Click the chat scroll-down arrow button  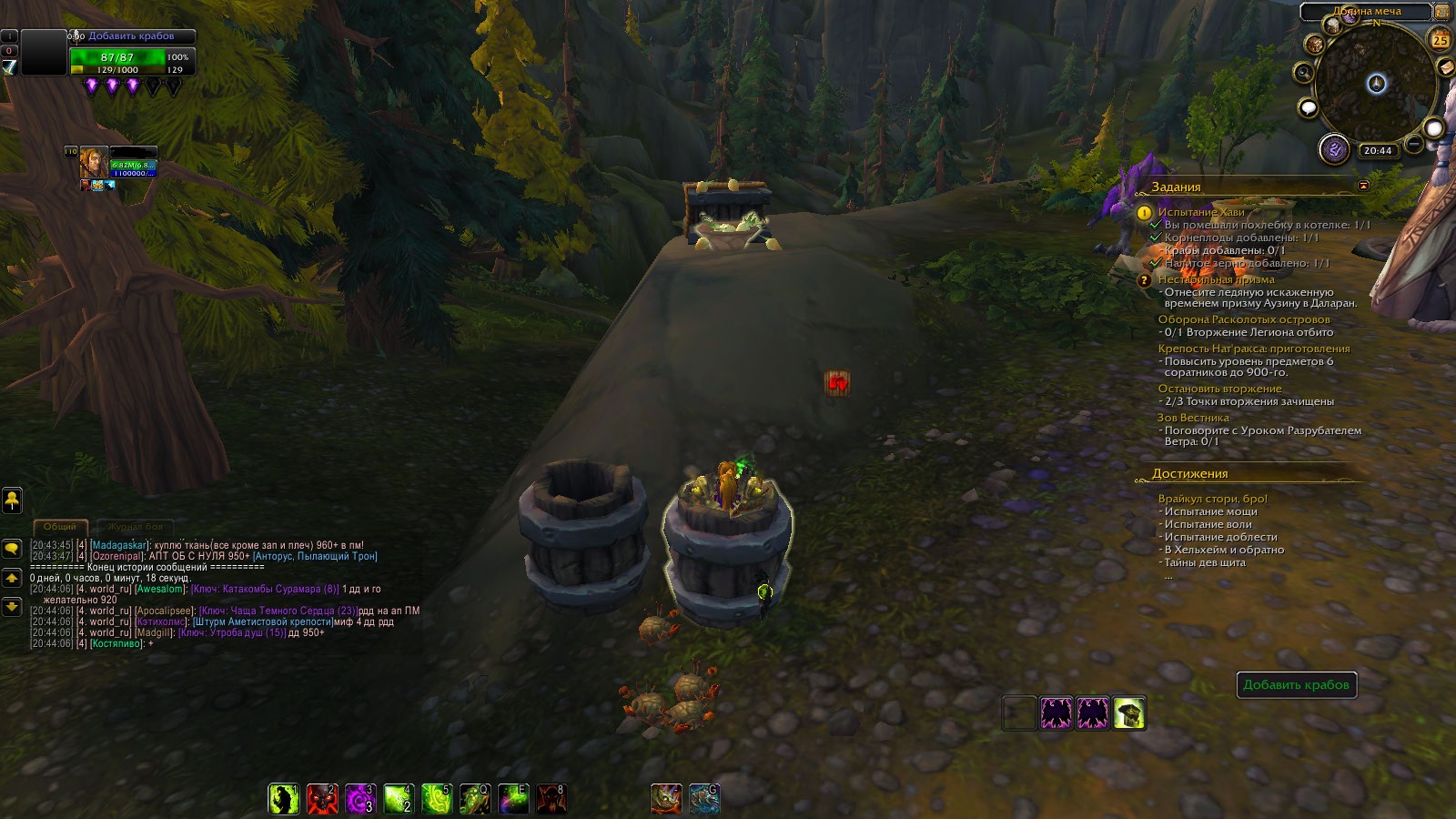[12, 606]
